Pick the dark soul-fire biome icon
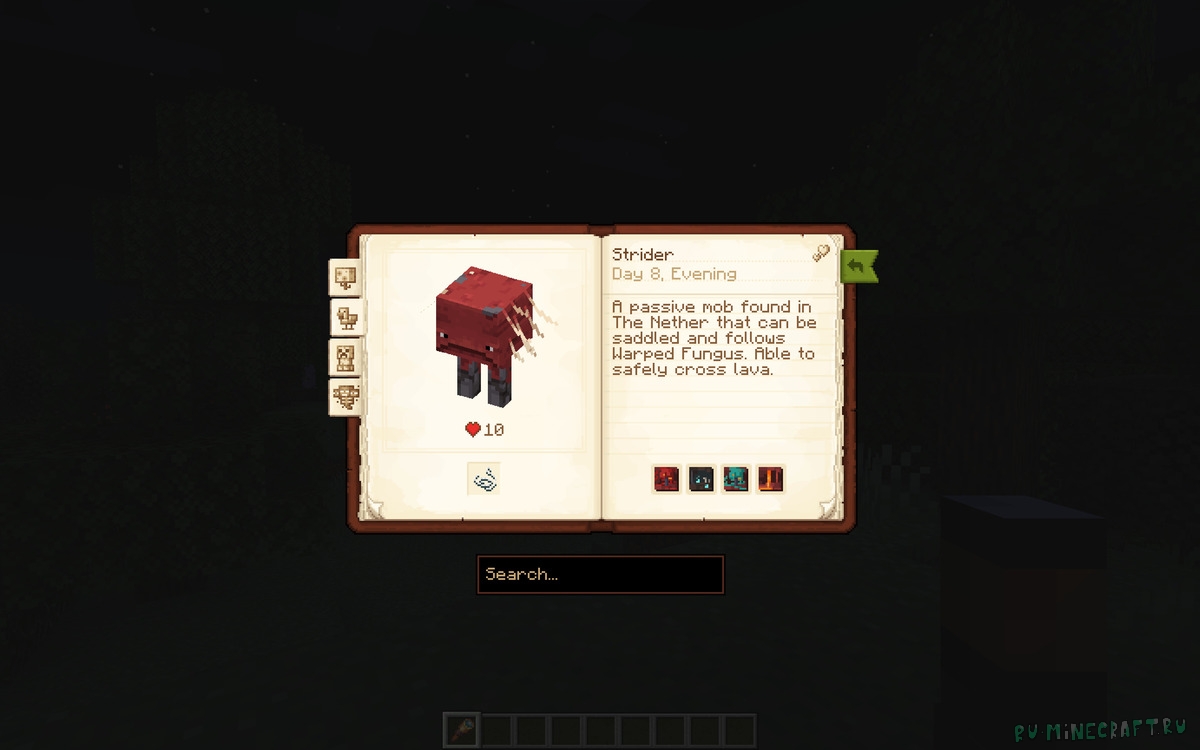This screenshot has height=750, width=1200. click(x=701, y=479)
